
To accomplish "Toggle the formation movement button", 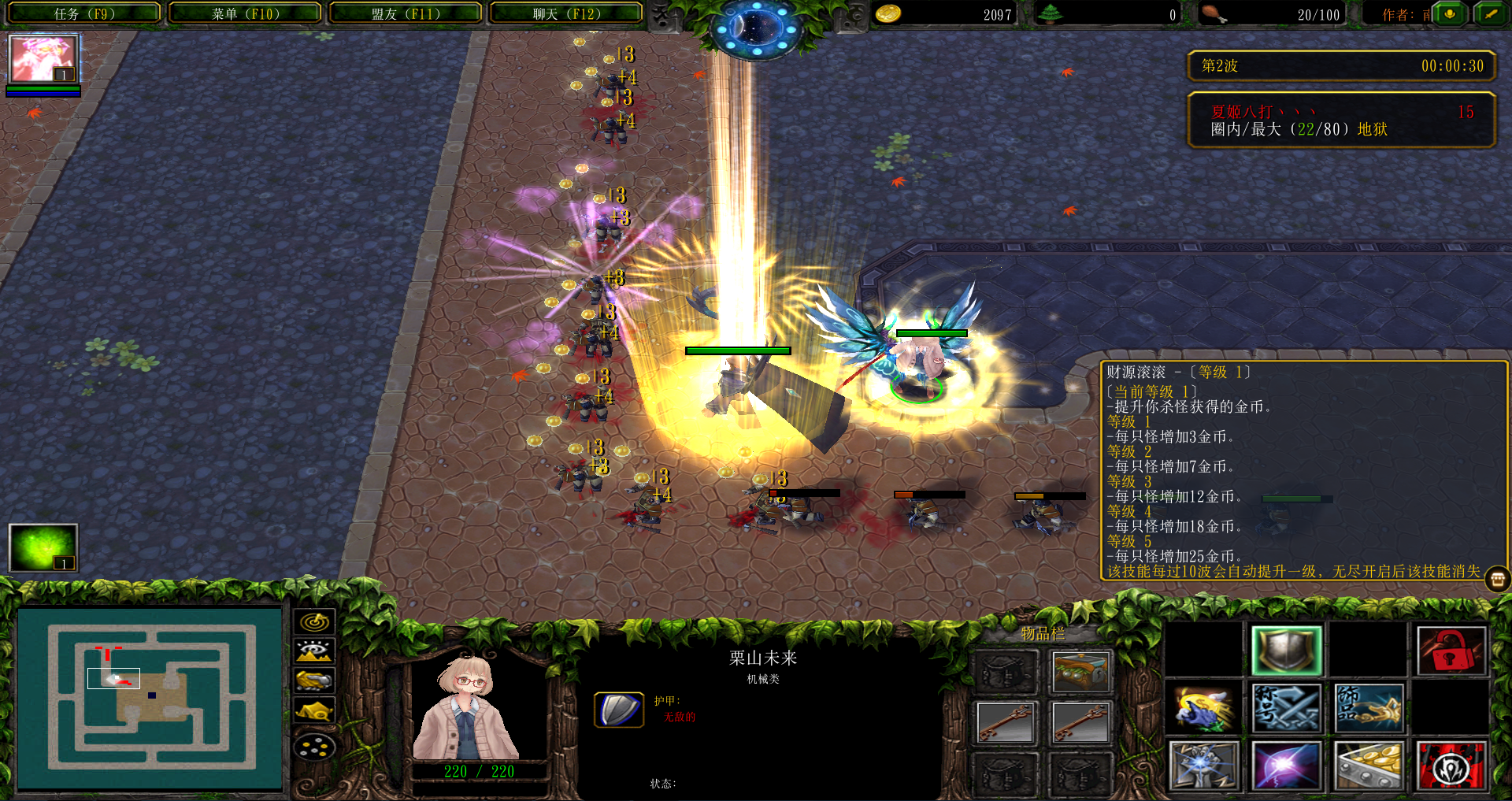I will point(314,747).
